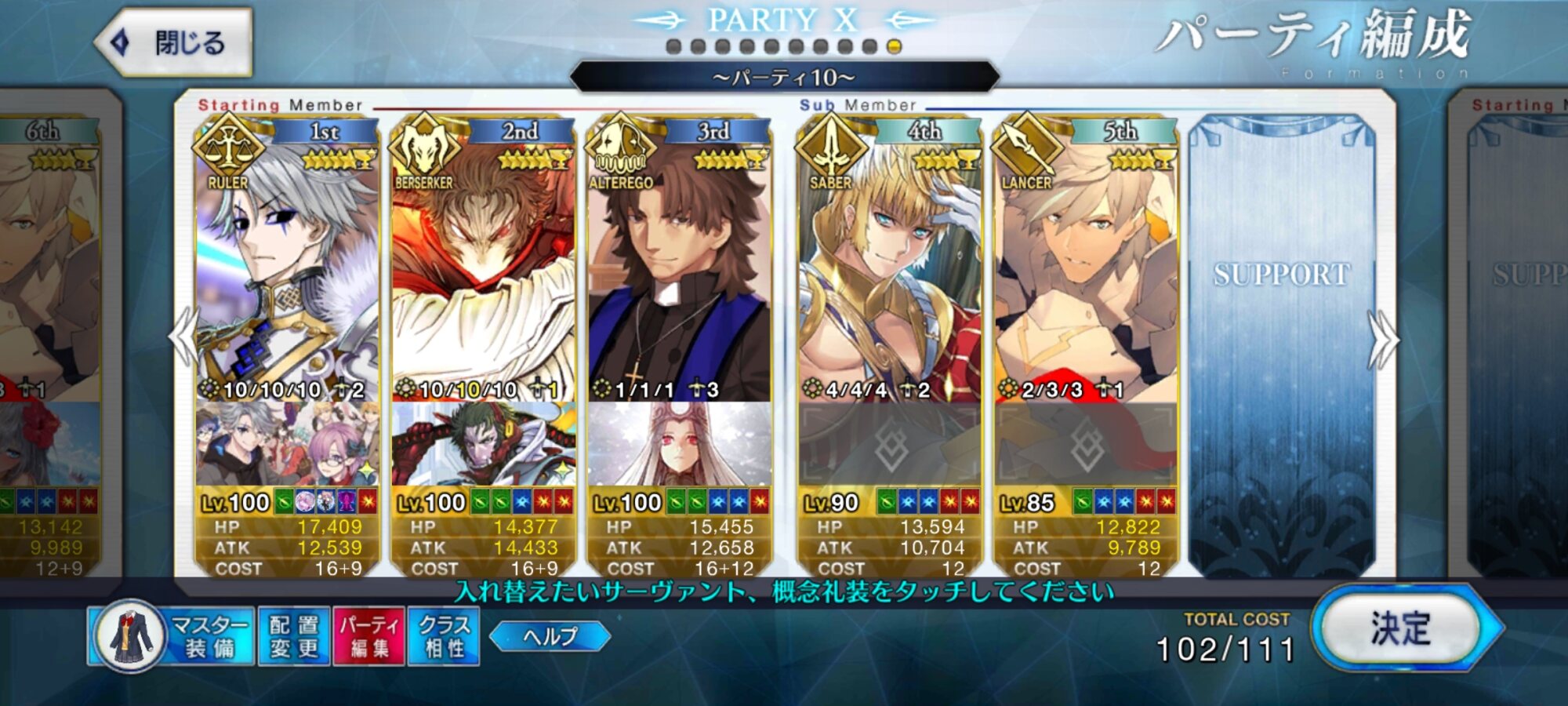1568x706 pixels.
Task: Change the Alterego's equipped craft essence
Action: click(x=679, y=445)
